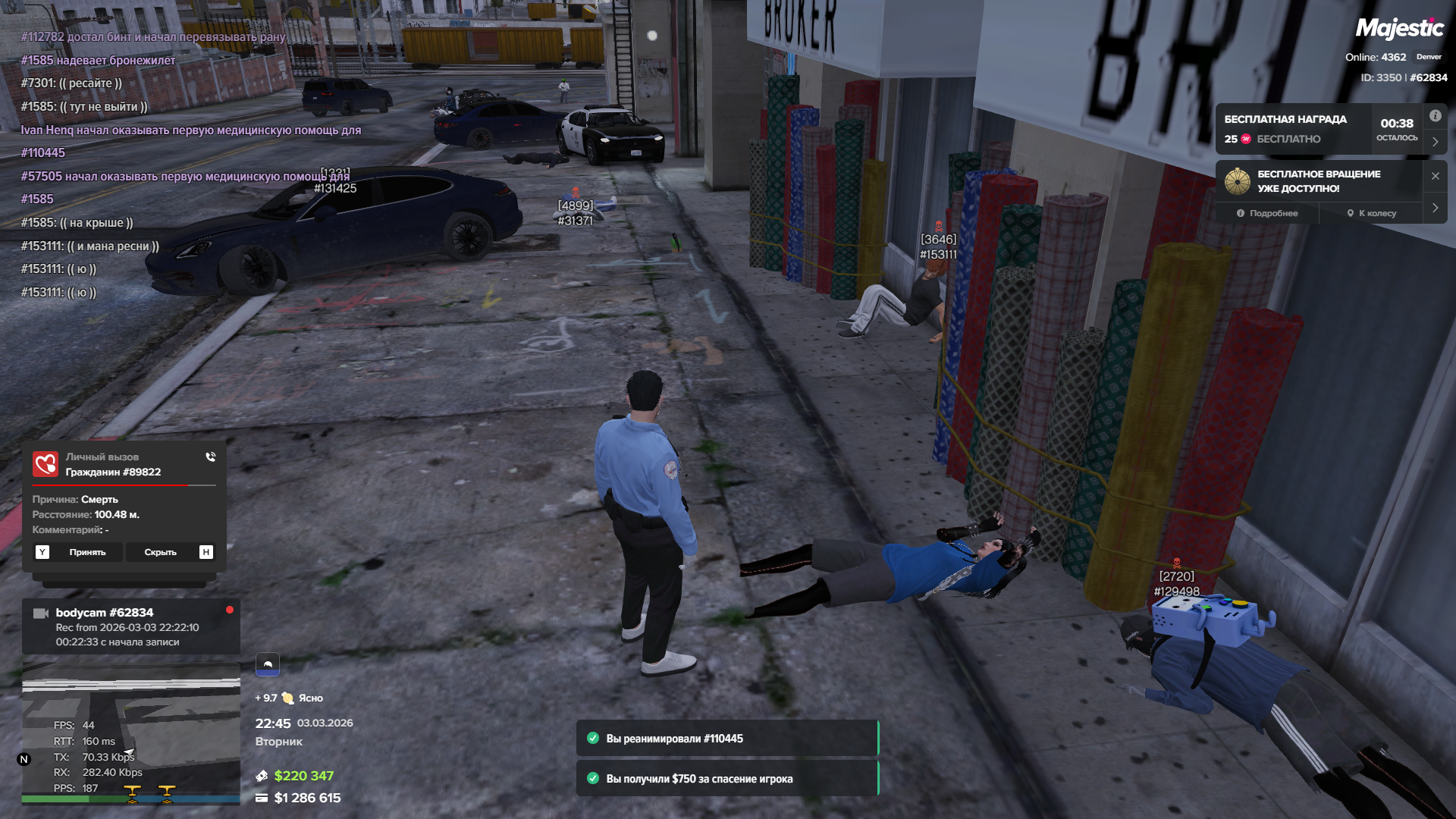Click the phone icon on the call card
Viewport: 1456px width, 819px height.
click(x=211, y=457)
